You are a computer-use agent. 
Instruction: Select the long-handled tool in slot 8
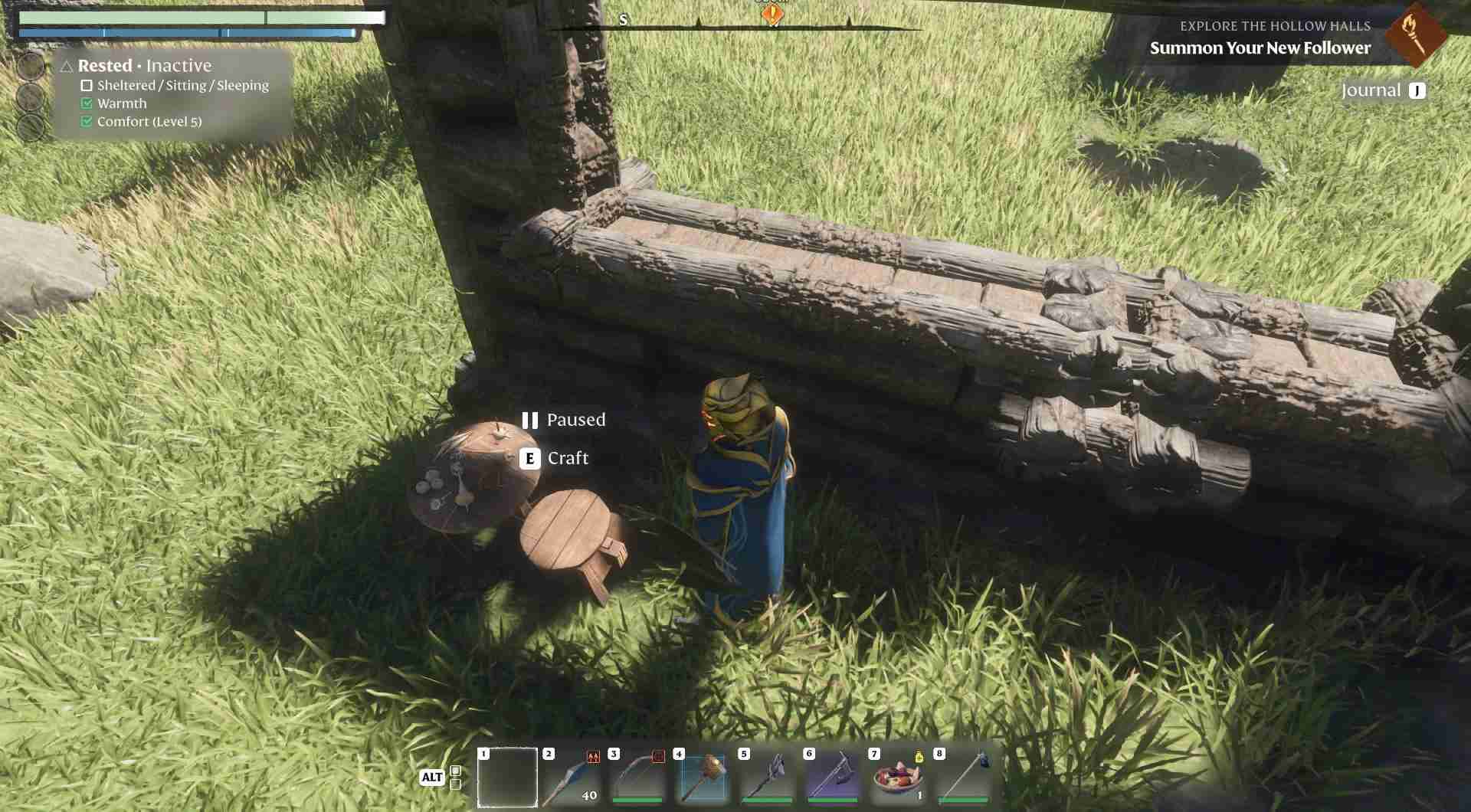point(963,777)
